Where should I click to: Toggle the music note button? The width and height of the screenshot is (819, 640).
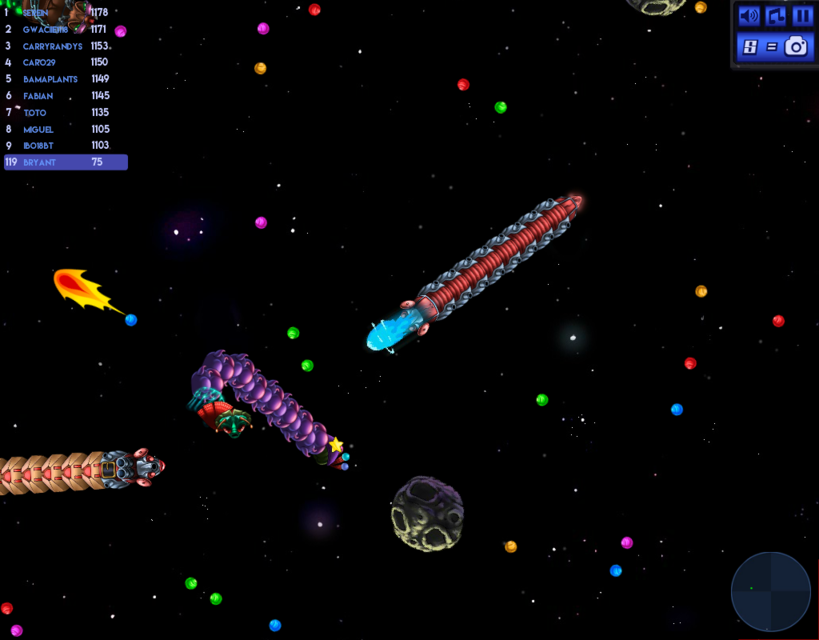click(775, 16)
